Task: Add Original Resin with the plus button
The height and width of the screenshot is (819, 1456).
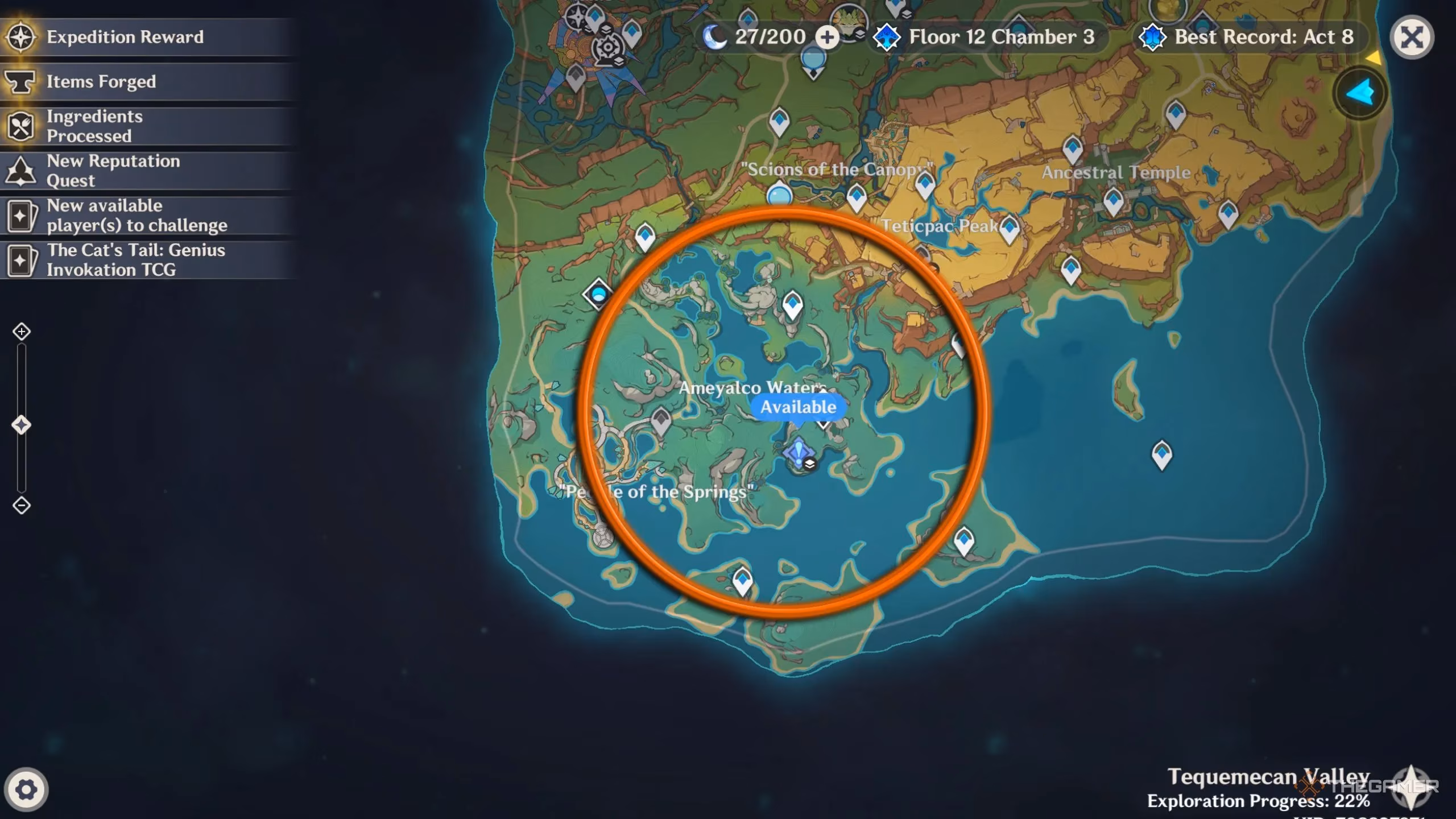Action: coord(827,38)
